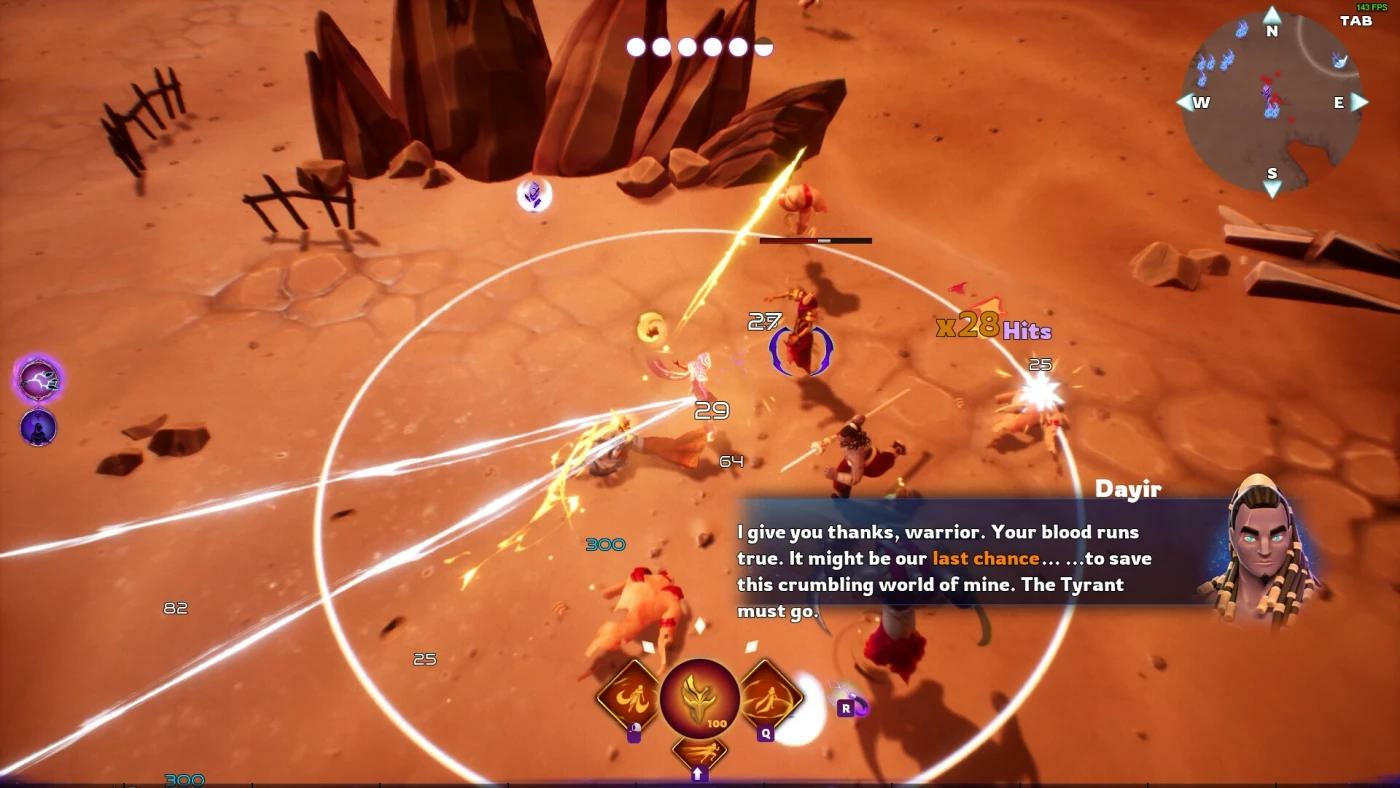Viewport: 1400px width, 788px height.
Task: Activate the running dash ability
Action: [699, 753]
